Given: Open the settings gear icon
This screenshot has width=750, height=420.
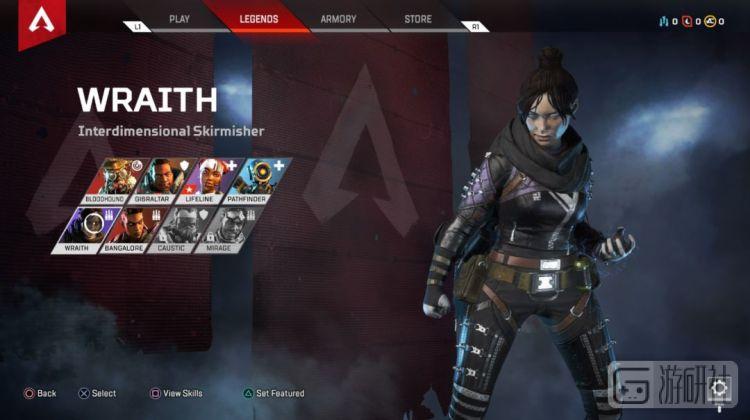Looking at the screenshot, I should coord(719,388).
